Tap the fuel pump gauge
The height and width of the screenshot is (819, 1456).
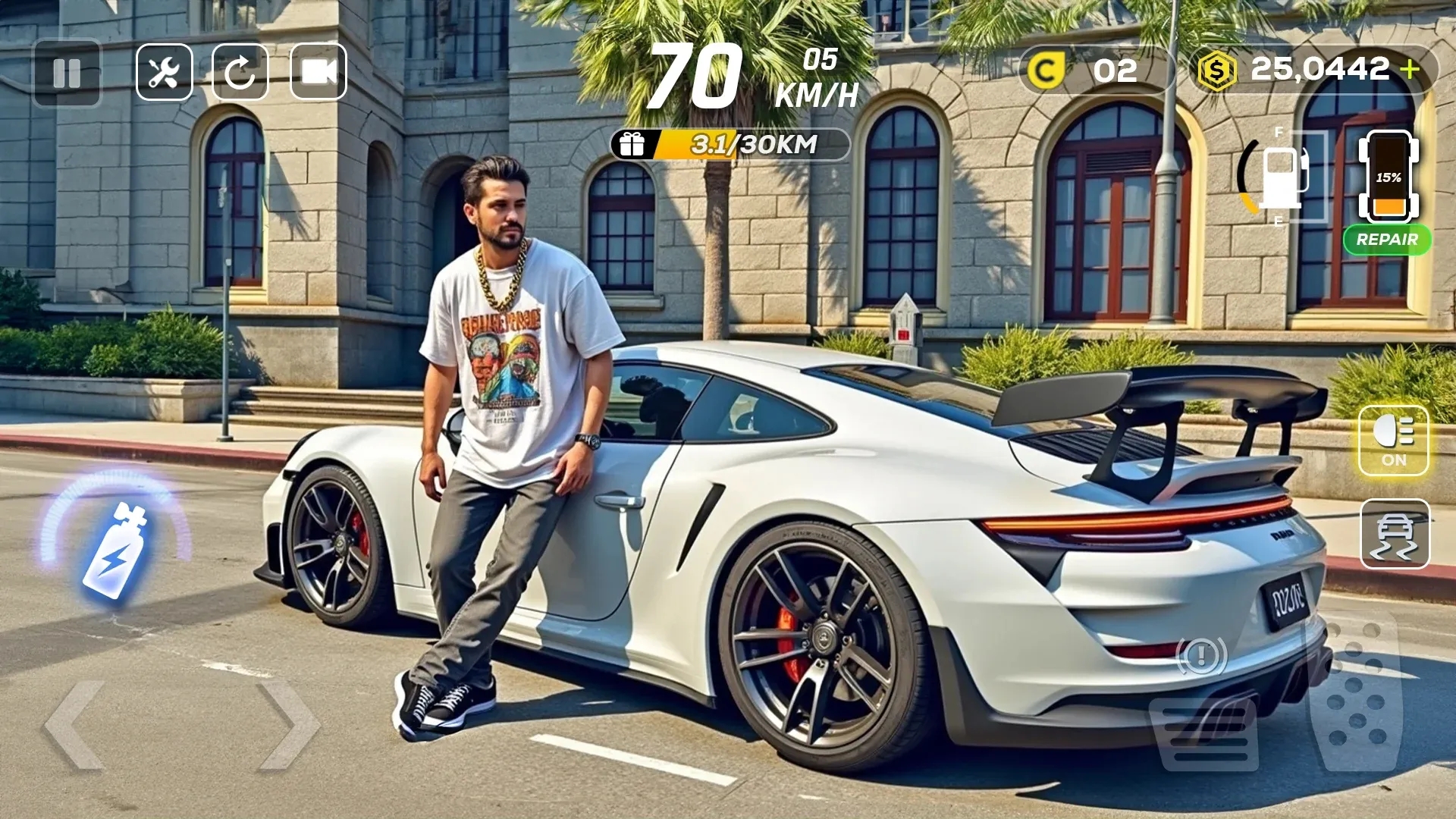pyautogui.click(x=1280, y=176)
